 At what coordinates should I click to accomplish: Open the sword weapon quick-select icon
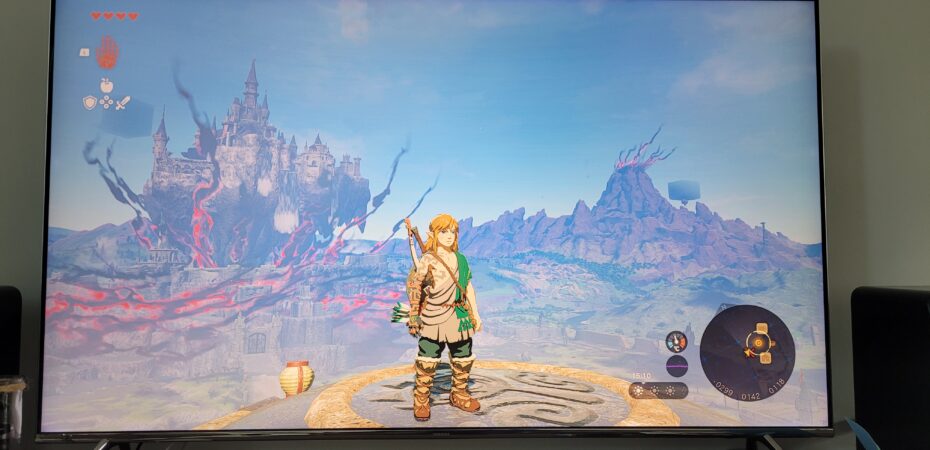coord(123,102)
